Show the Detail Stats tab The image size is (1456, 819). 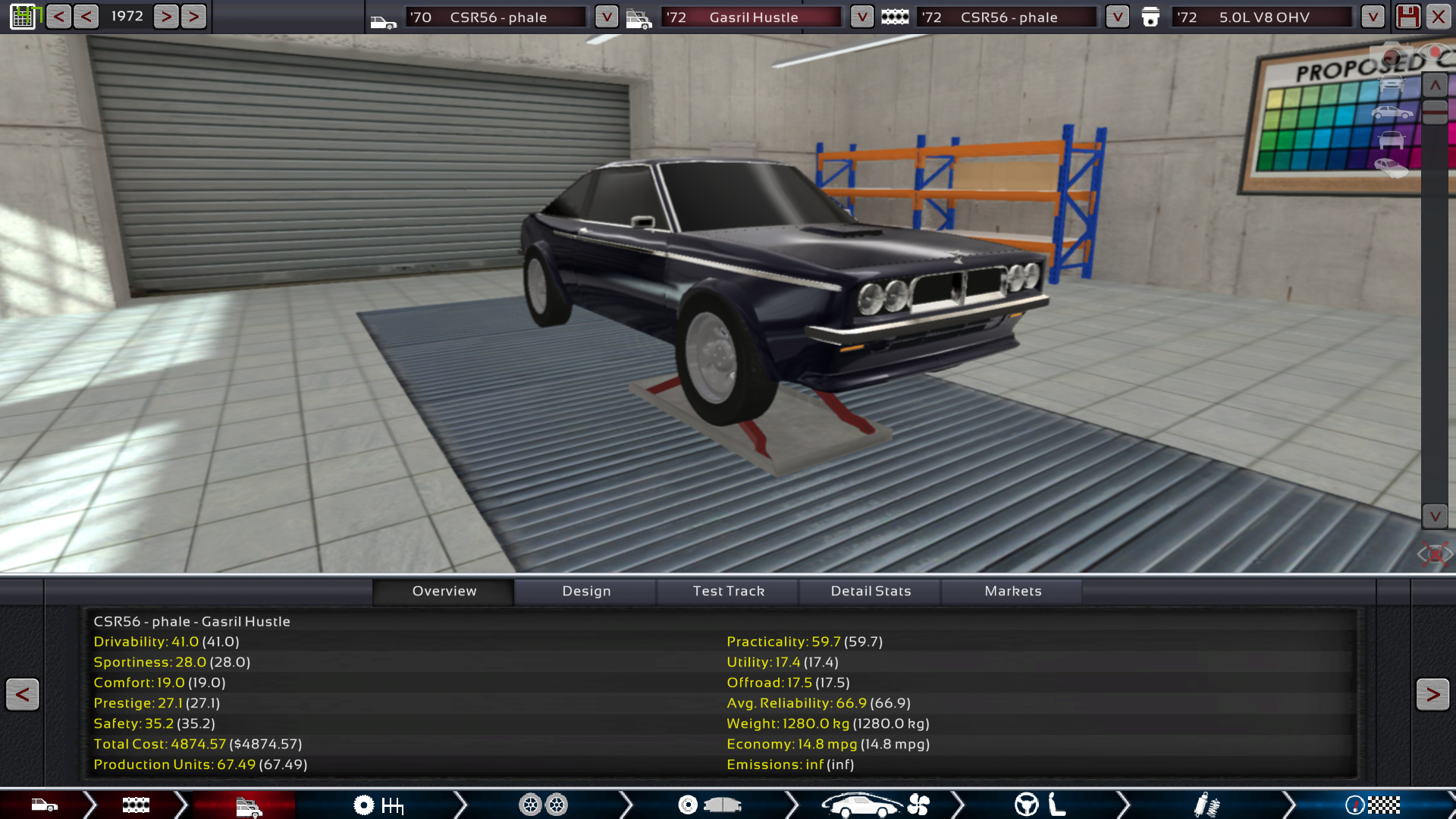[x=871, y=591]
